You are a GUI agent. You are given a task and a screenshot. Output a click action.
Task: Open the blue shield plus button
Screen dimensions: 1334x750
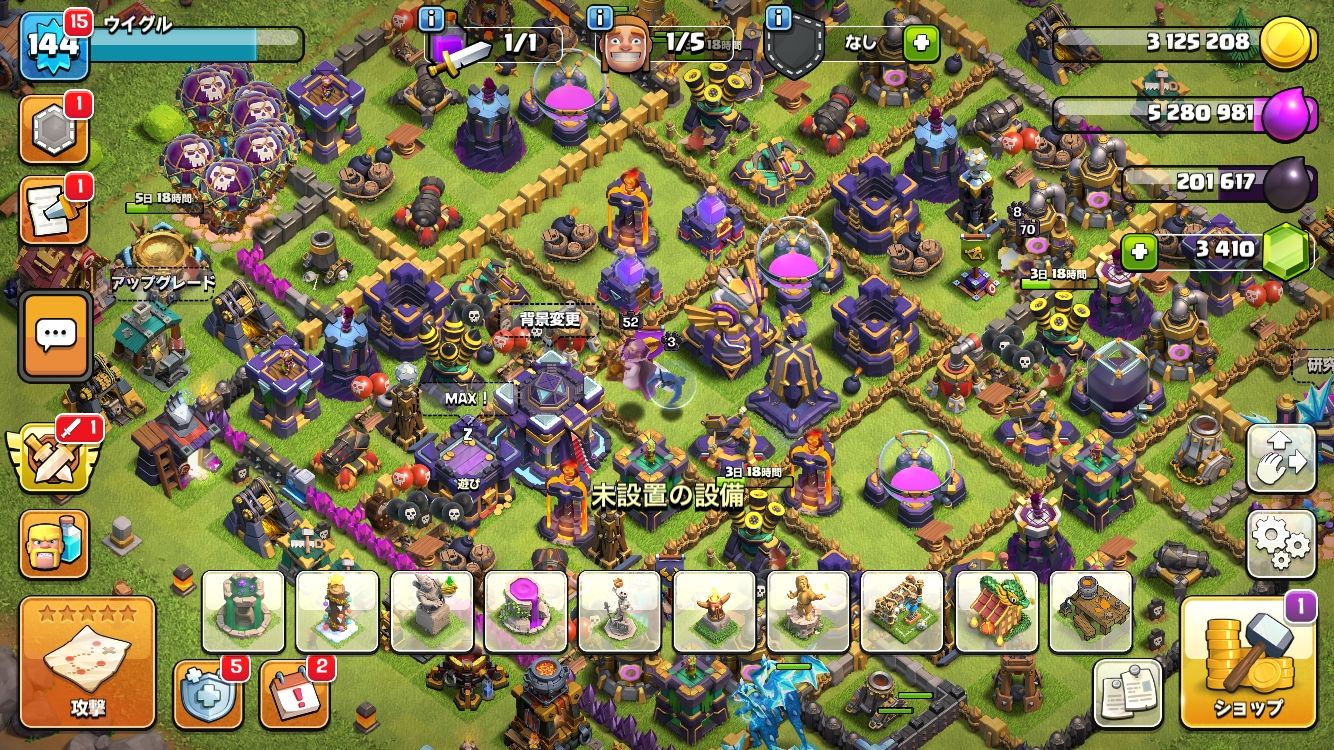pyautogui.click(x=206, y=692)
